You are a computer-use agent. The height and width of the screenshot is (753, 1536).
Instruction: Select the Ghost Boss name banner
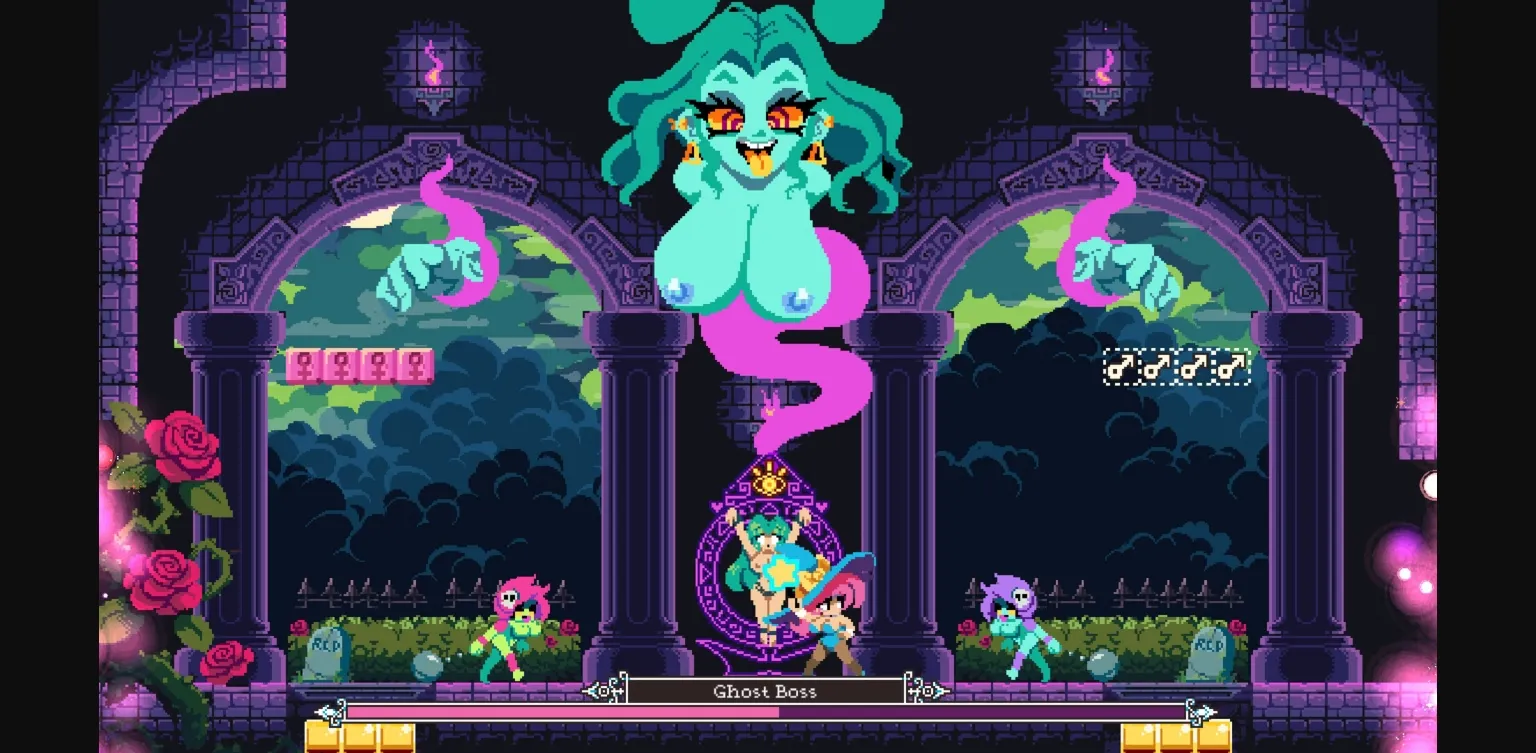(765, 691)
